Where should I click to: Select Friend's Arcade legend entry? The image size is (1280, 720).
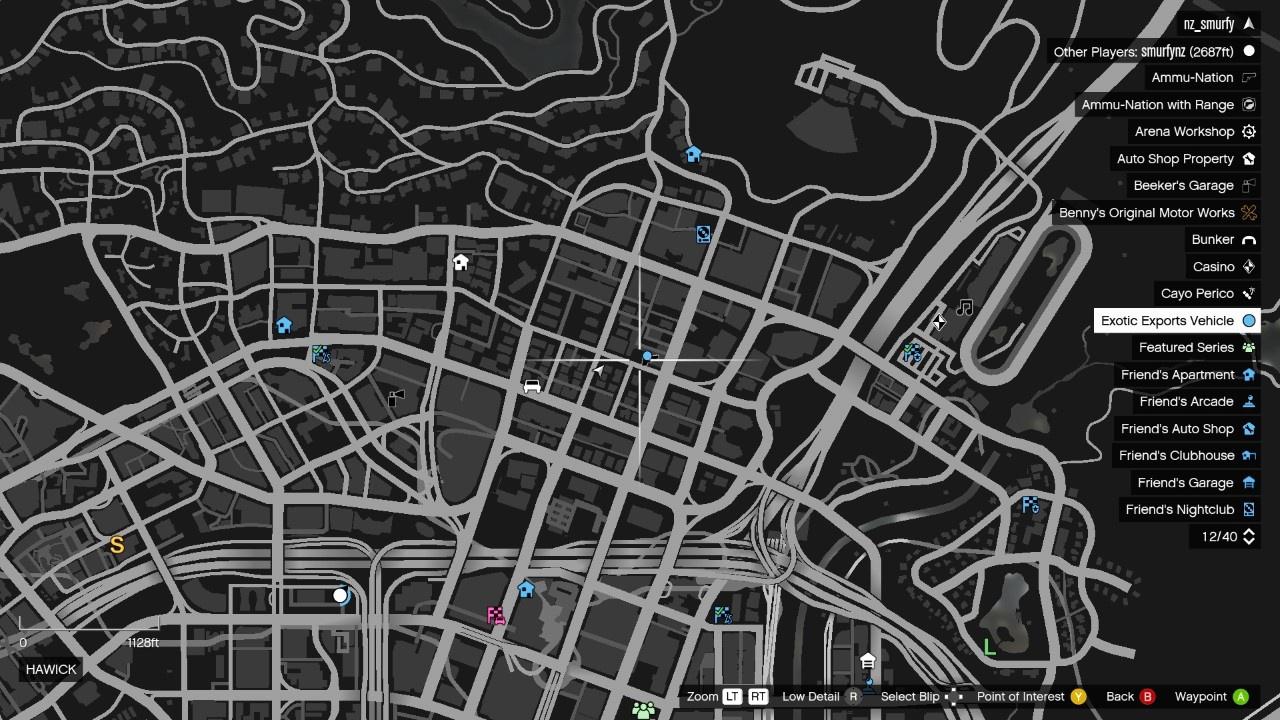(x=1186, y=402)
